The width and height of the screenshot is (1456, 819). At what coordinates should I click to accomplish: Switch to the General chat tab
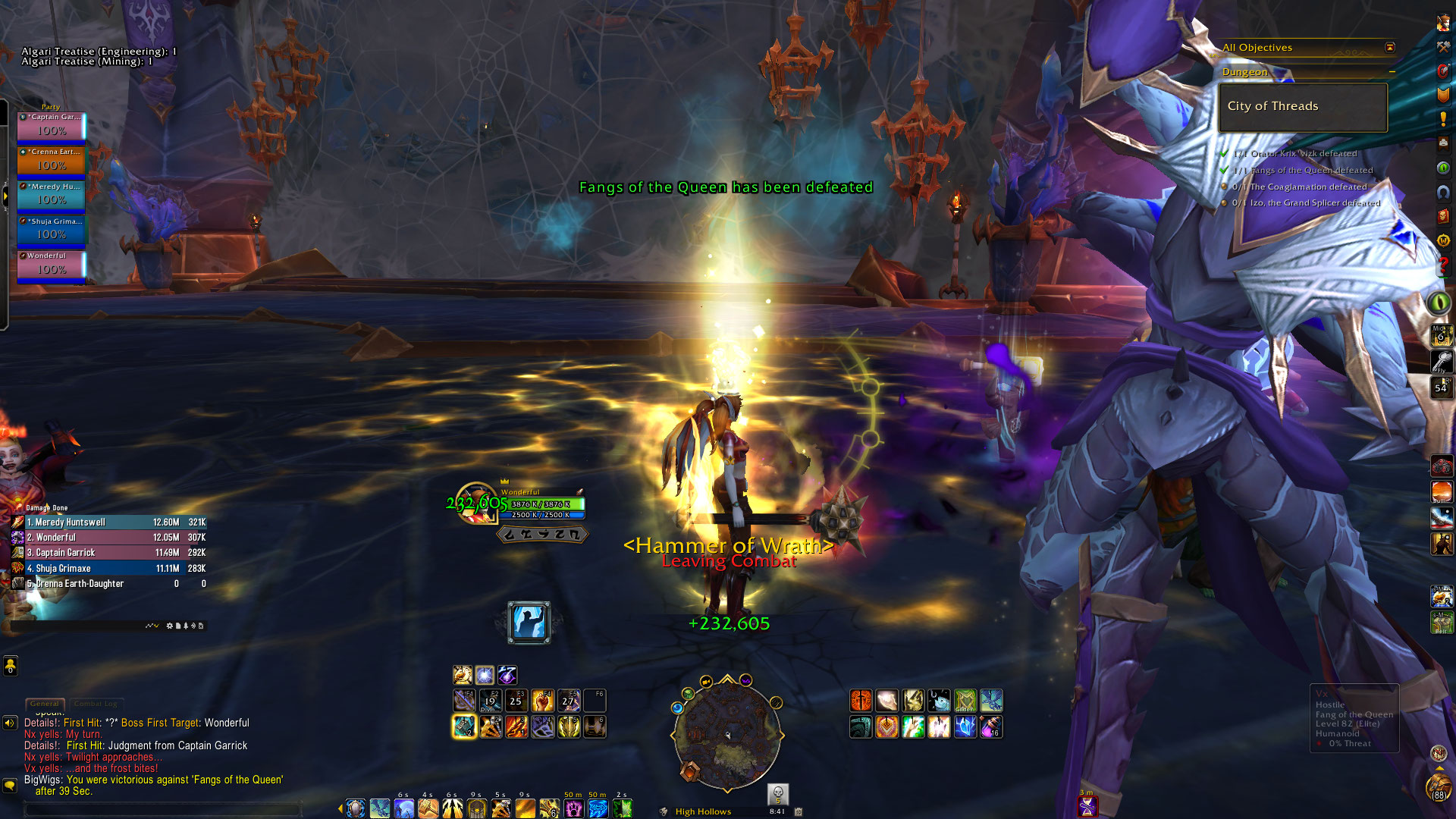[x=45, y=704]
